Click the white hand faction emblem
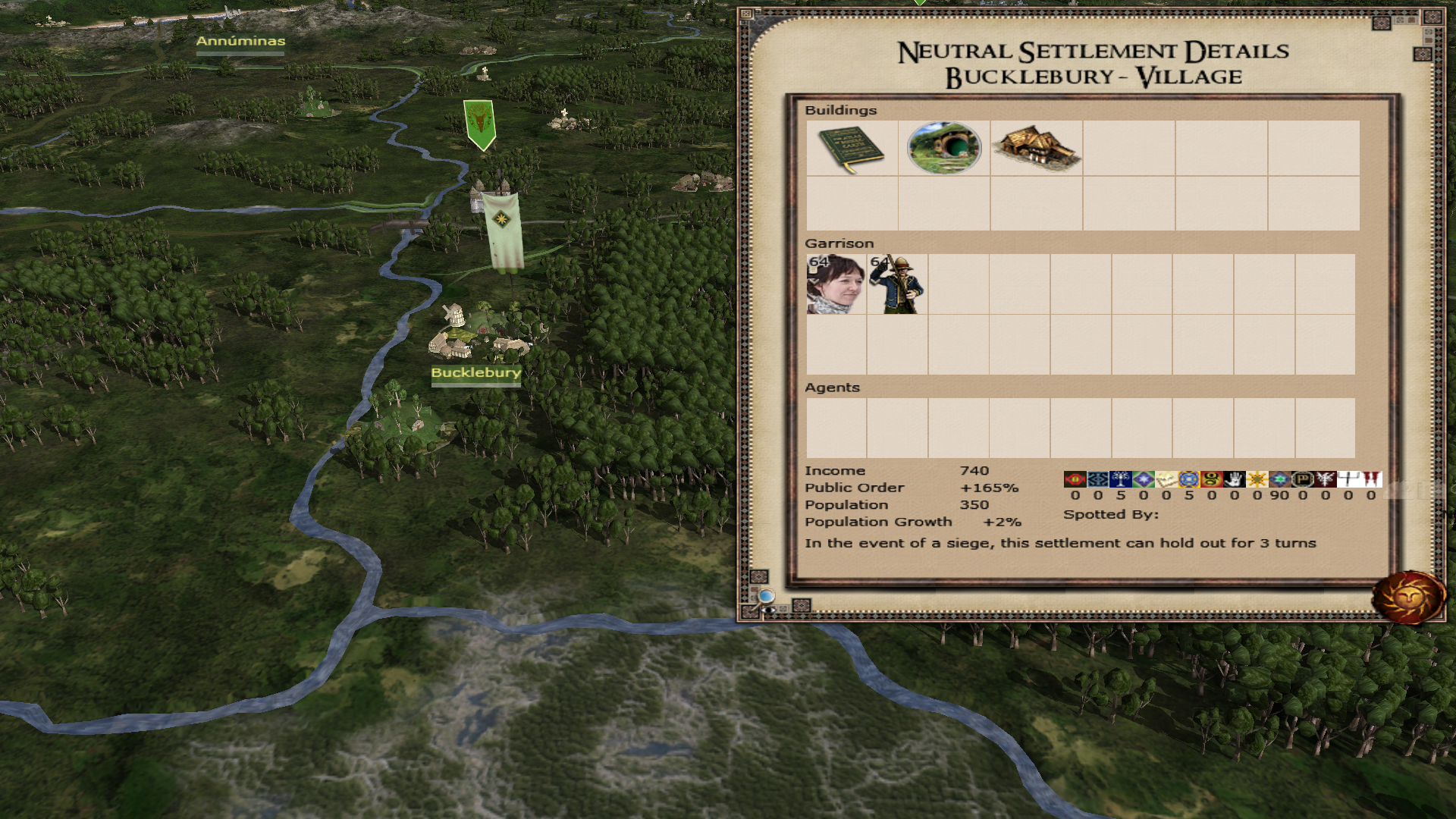This screenshot has width=1456, height=819. (x=1234, y=479)
